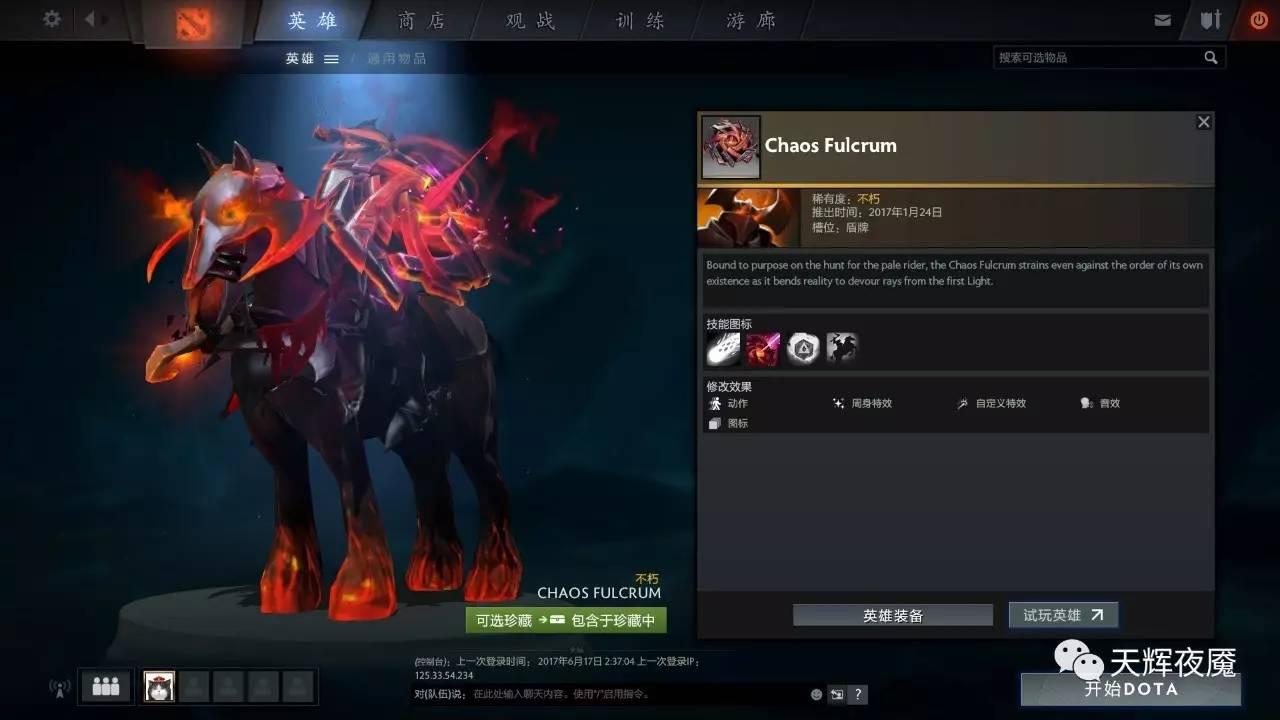
Task: Click the 试玩英雄 button
Action: 1062,615
